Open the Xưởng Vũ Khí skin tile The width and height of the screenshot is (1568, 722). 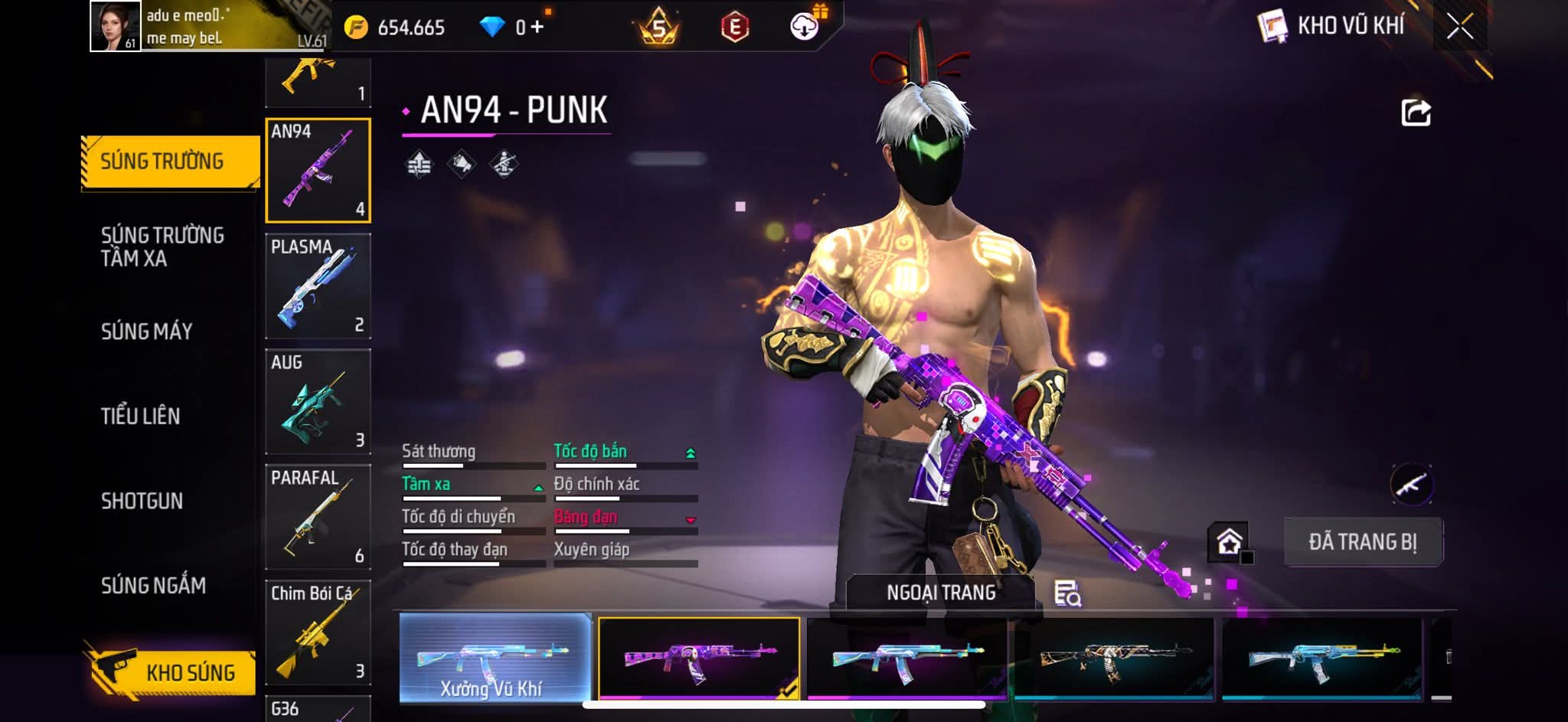click(x=495, y=658)
